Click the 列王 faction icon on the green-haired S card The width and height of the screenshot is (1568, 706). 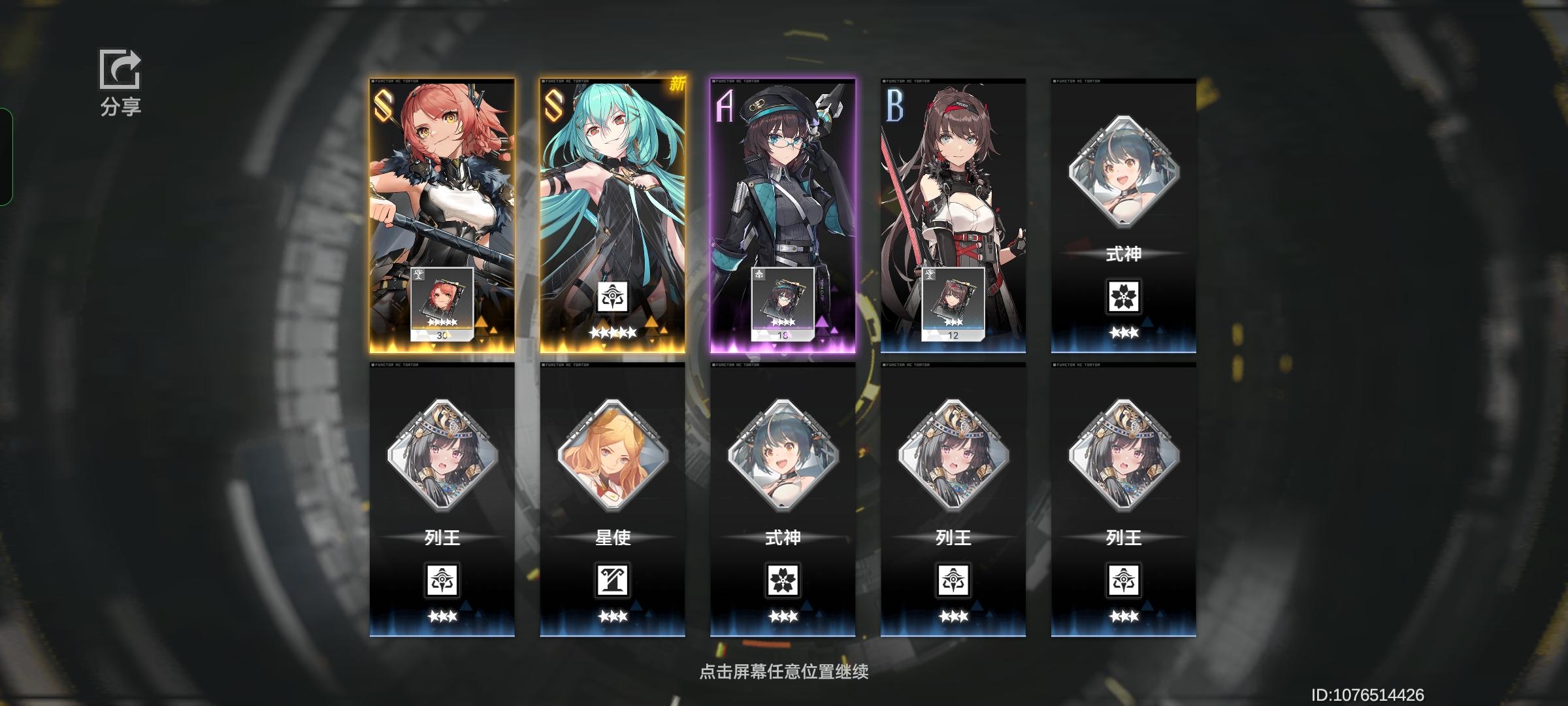point(612,297)
